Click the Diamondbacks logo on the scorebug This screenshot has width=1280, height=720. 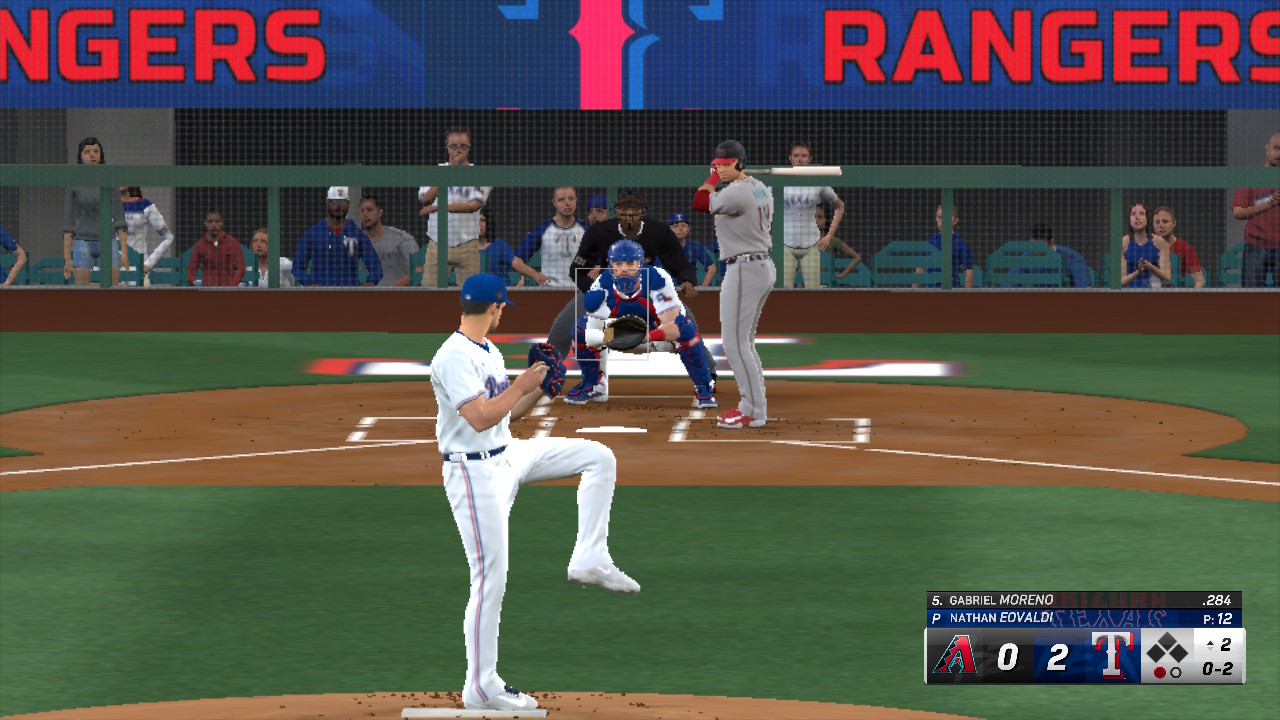[x=954, y=656]
